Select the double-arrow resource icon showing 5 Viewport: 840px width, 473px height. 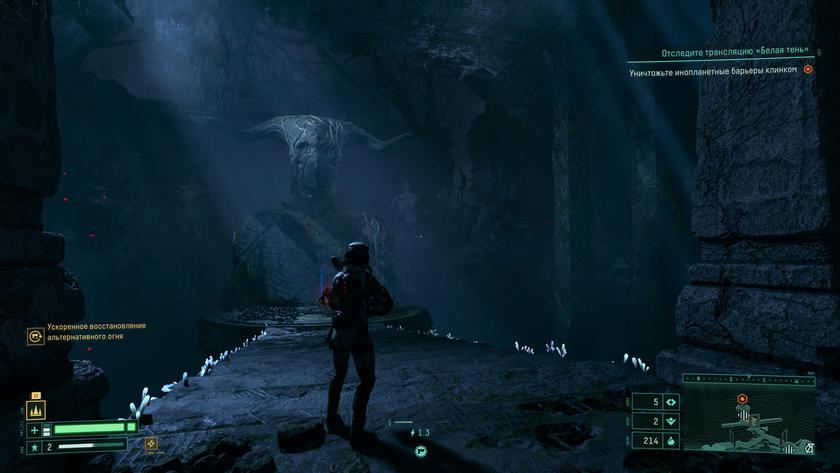point(670,402)
